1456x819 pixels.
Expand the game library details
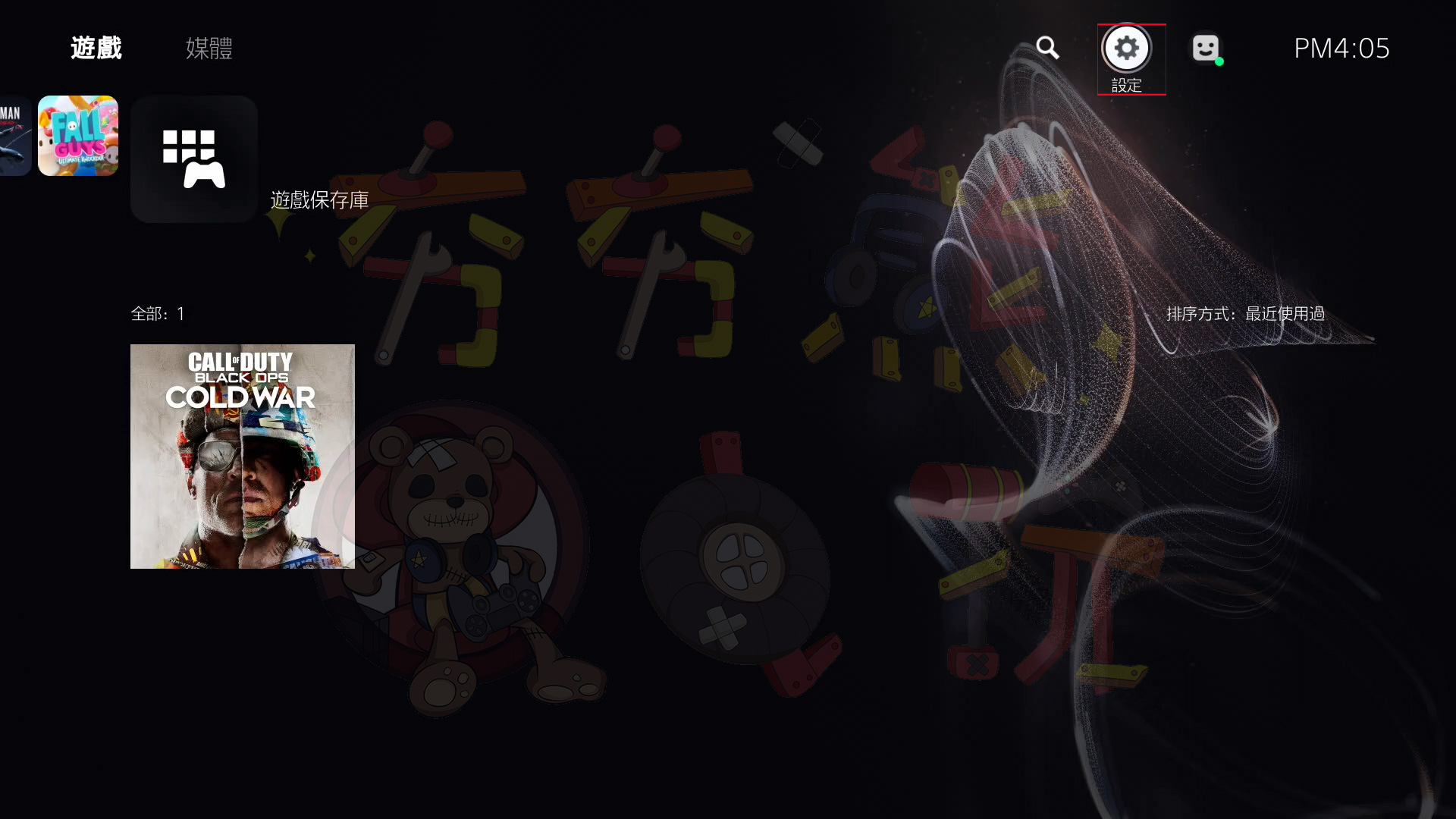coord(193,159)
